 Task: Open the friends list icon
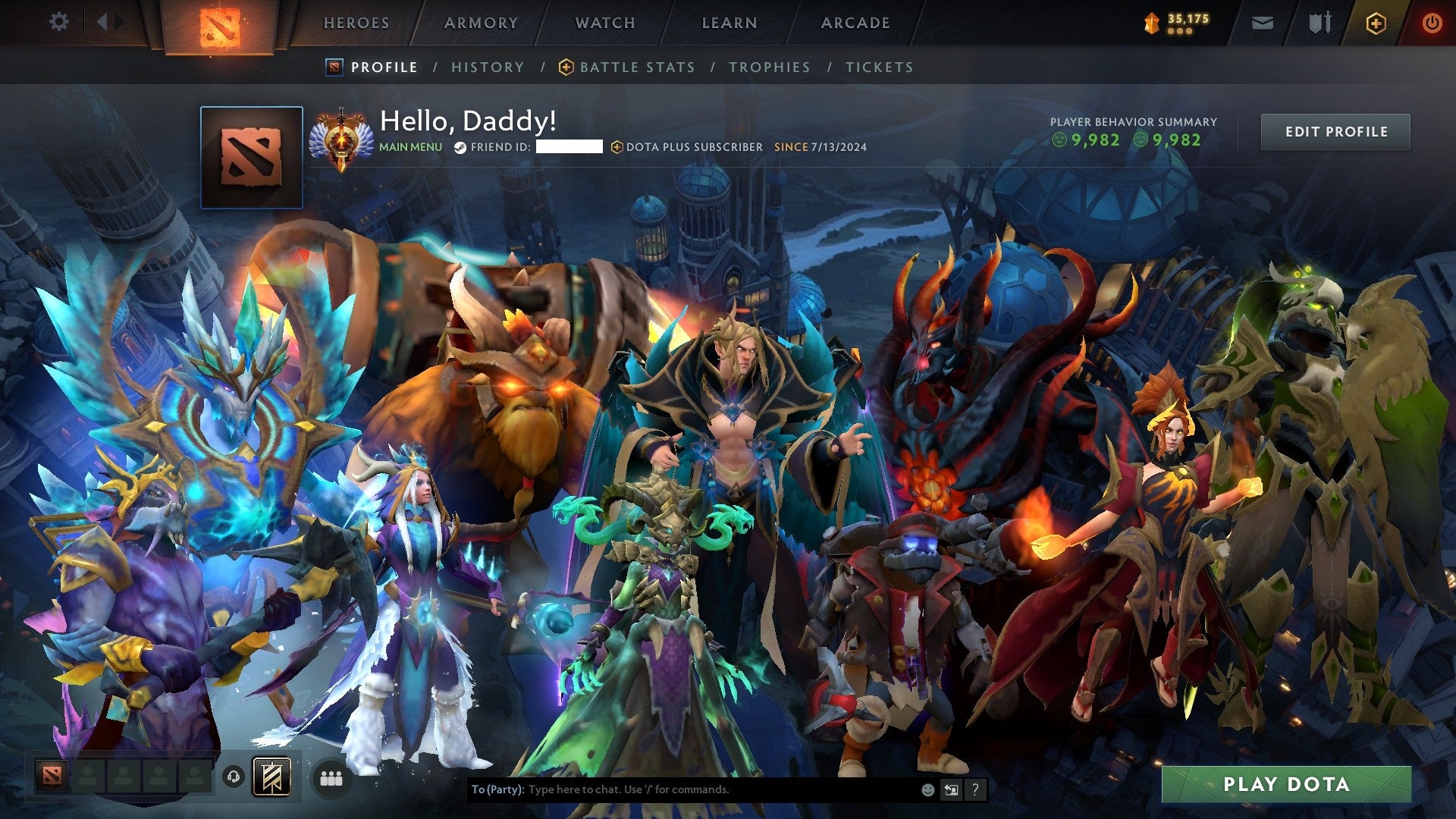pyautogui.click(x=331, y=778)
